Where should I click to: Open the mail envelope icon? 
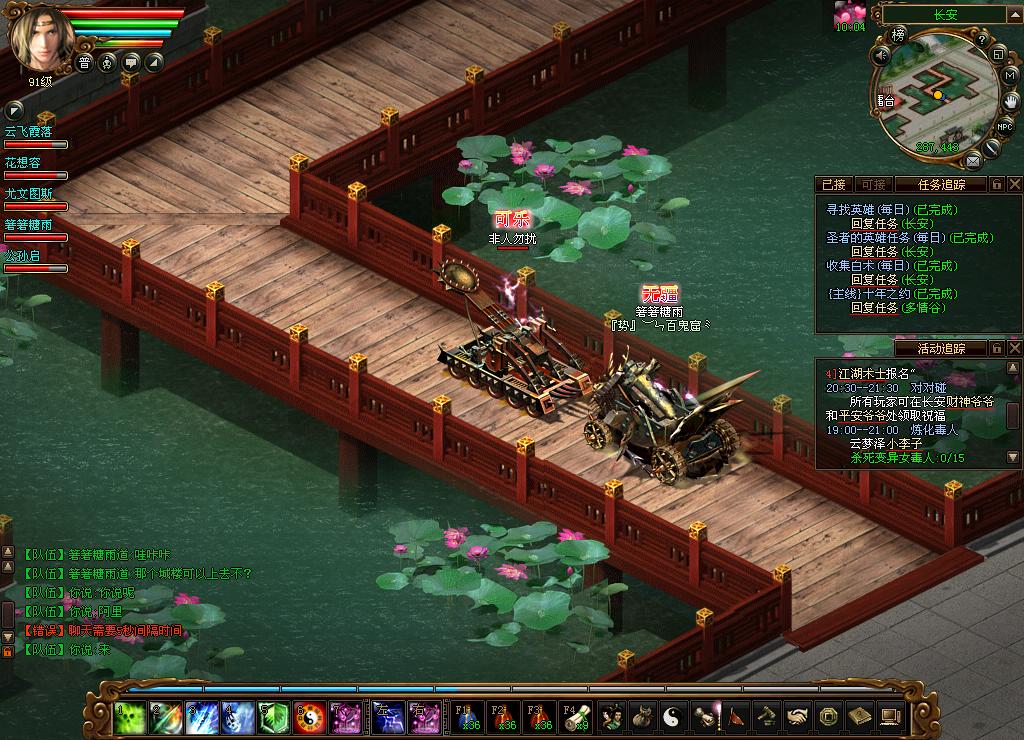click(972, 160)
